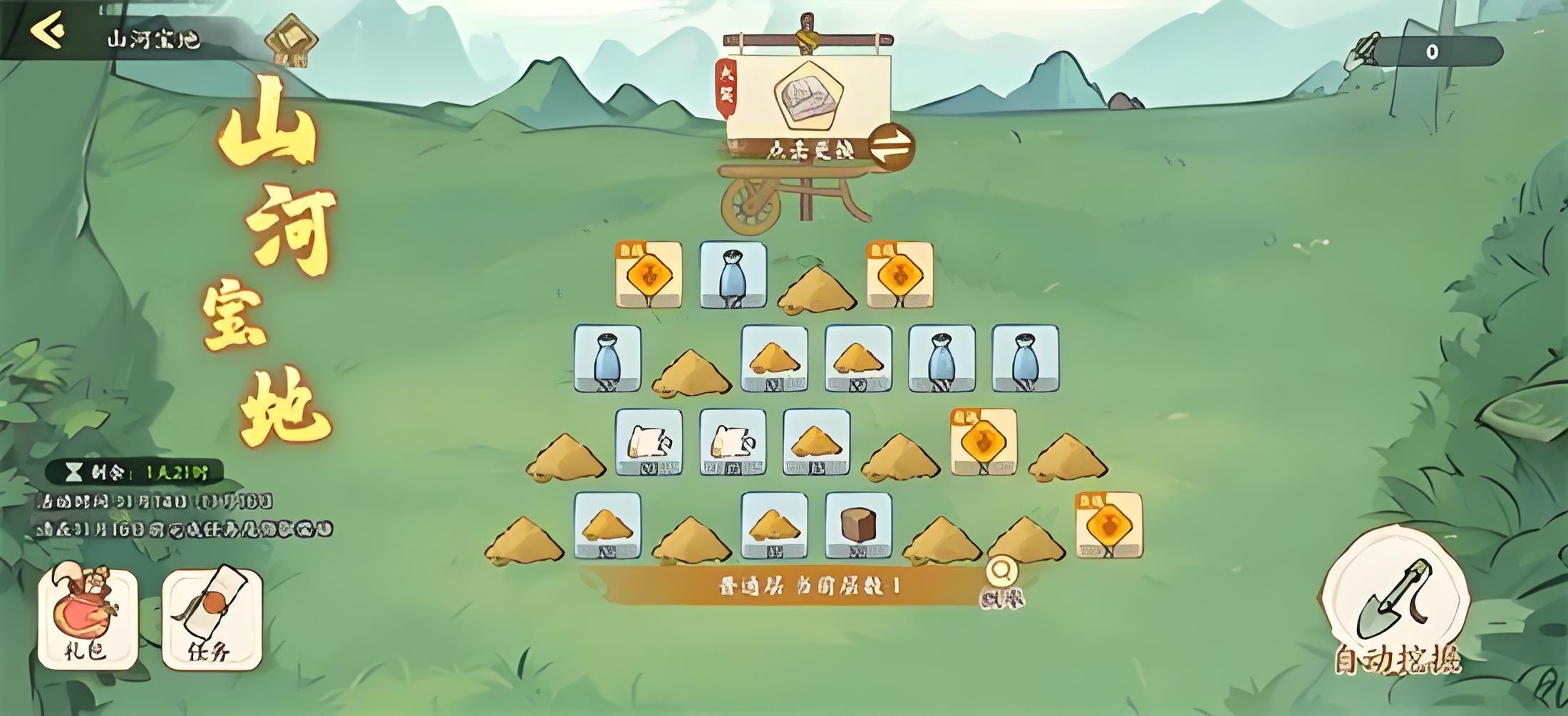Click the gold badge beside 山河宝地 title
This screenshot has height=716, width=1568.
[x=291, y=39]
